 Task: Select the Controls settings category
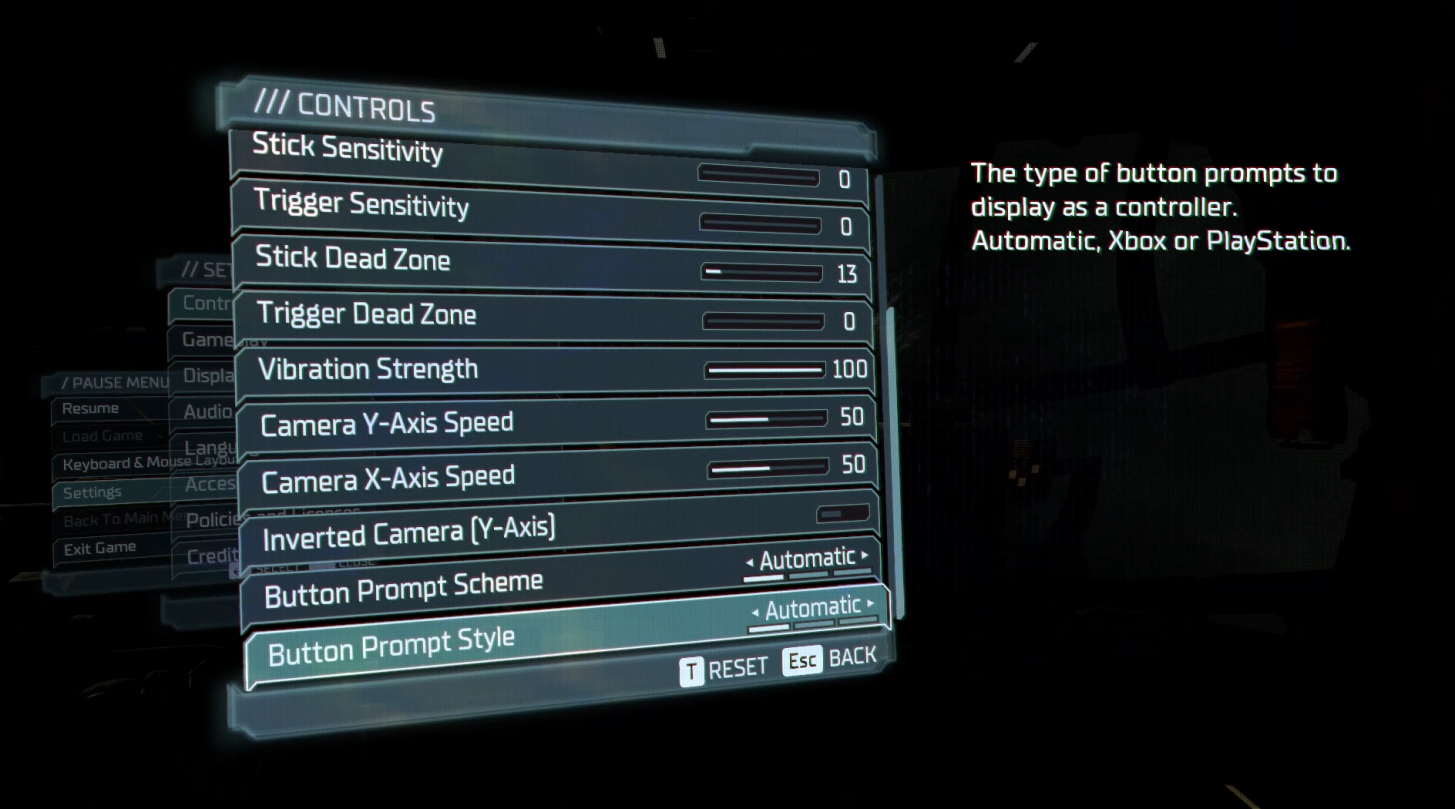point(207,304)
